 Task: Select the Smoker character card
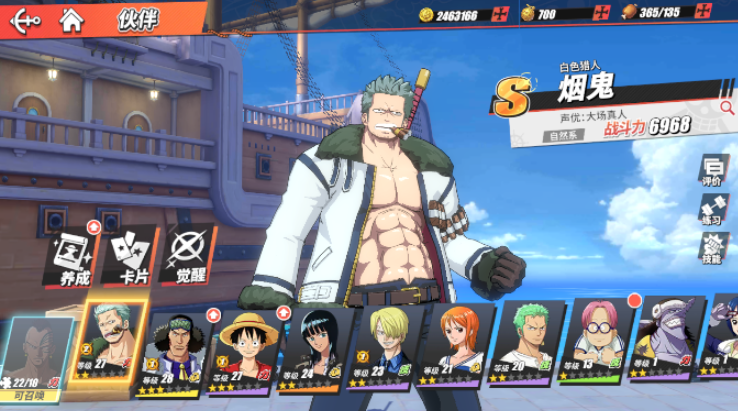click(x=113, y=343)
